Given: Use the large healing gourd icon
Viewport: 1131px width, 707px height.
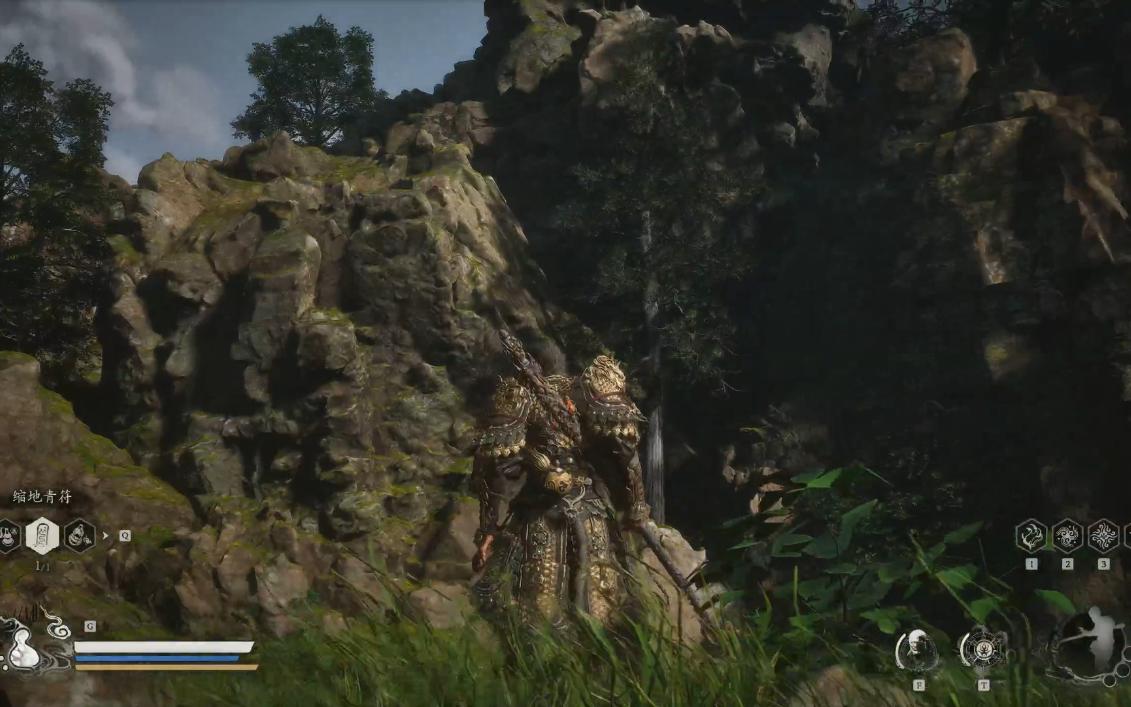Looking at the screenshot, I should coord(22,645).
